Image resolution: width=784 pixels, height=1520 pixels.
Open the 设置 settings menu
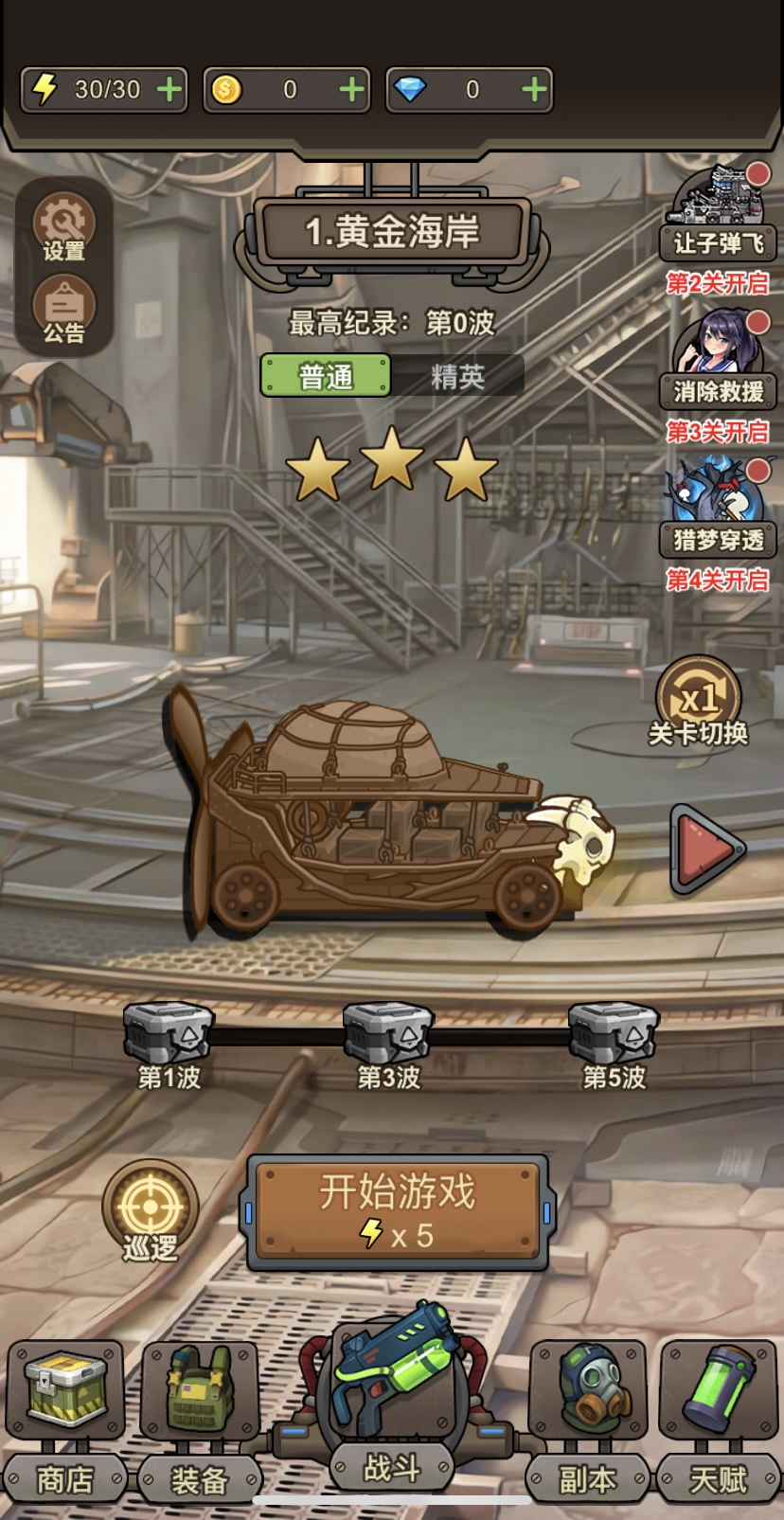click(63, 227)
